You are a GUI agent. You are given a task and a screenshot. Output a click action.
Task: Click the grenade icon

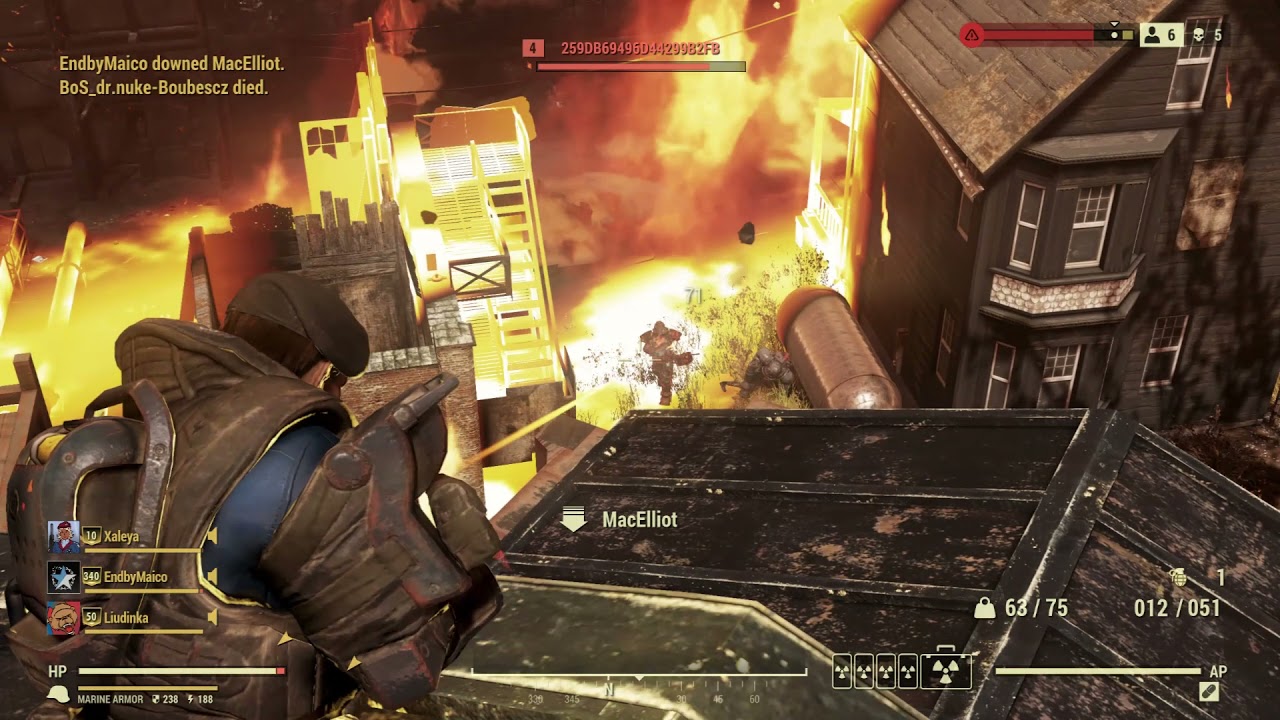tap(1178, 576)
